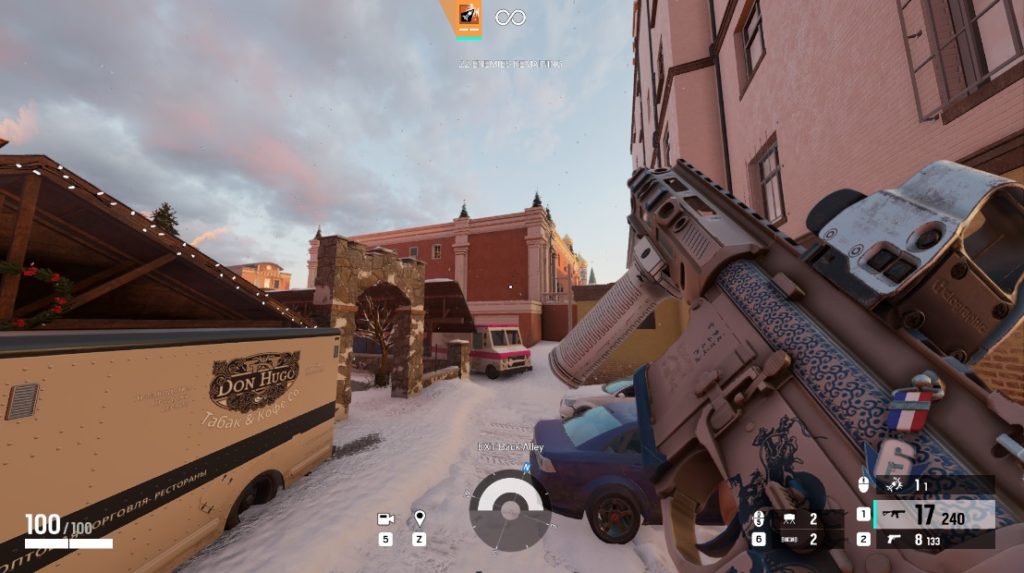Choose the gadget slot bound to 6

pyautogui.click(x=789, y=540)
